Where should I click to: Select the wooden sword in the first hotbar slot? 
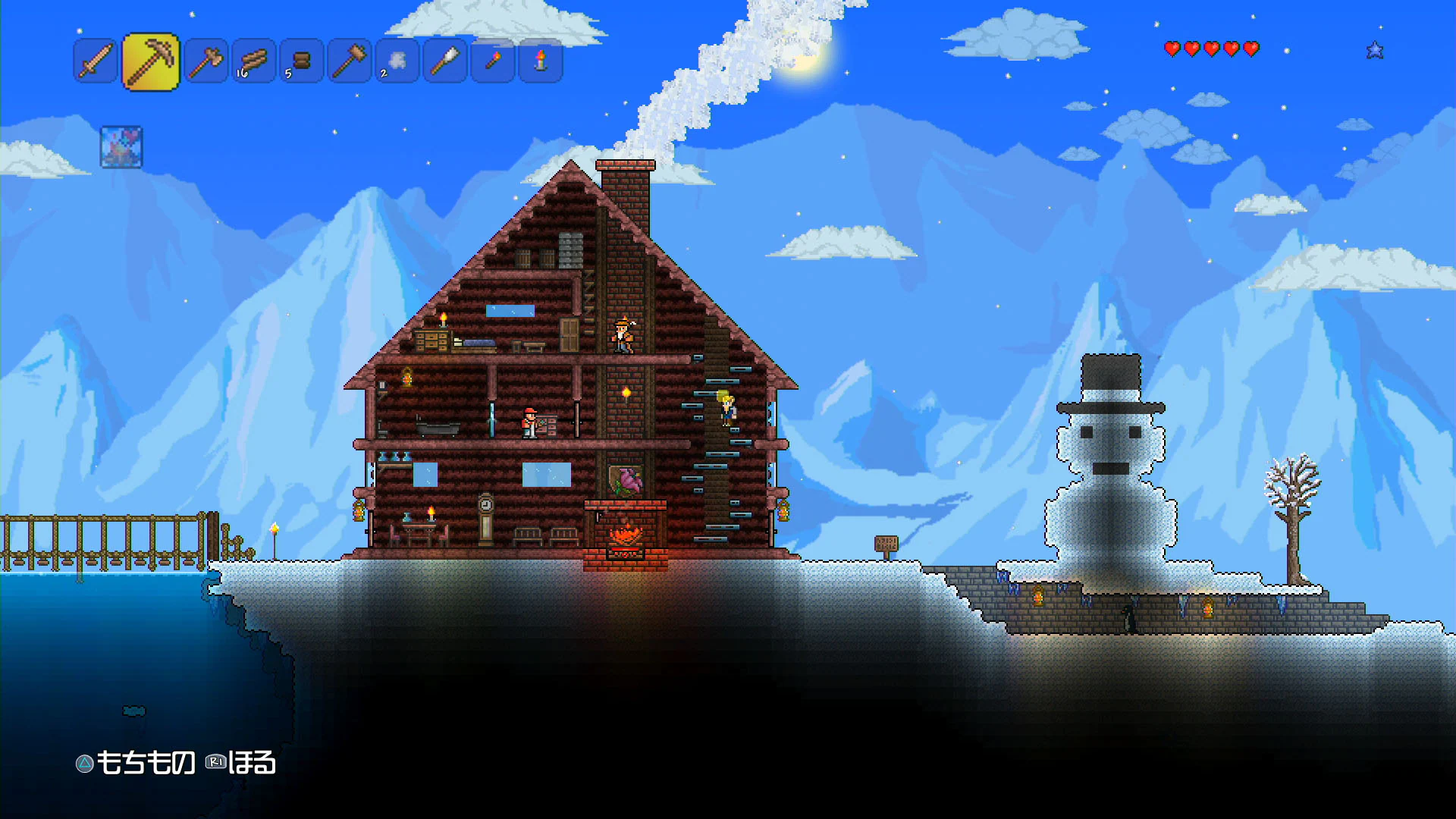tap(95, 62)
